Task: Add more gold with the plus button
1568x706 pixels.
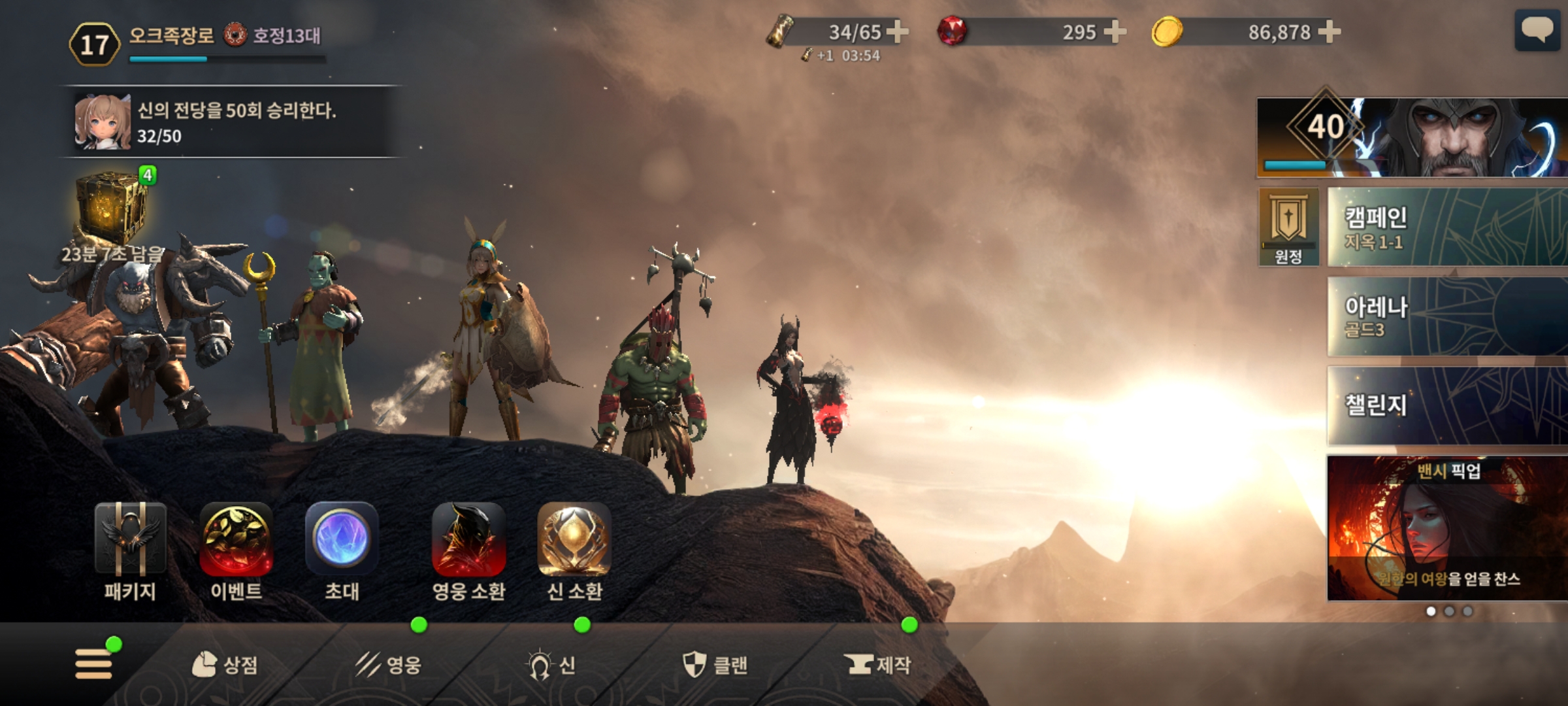Action: pos(1329,31)
